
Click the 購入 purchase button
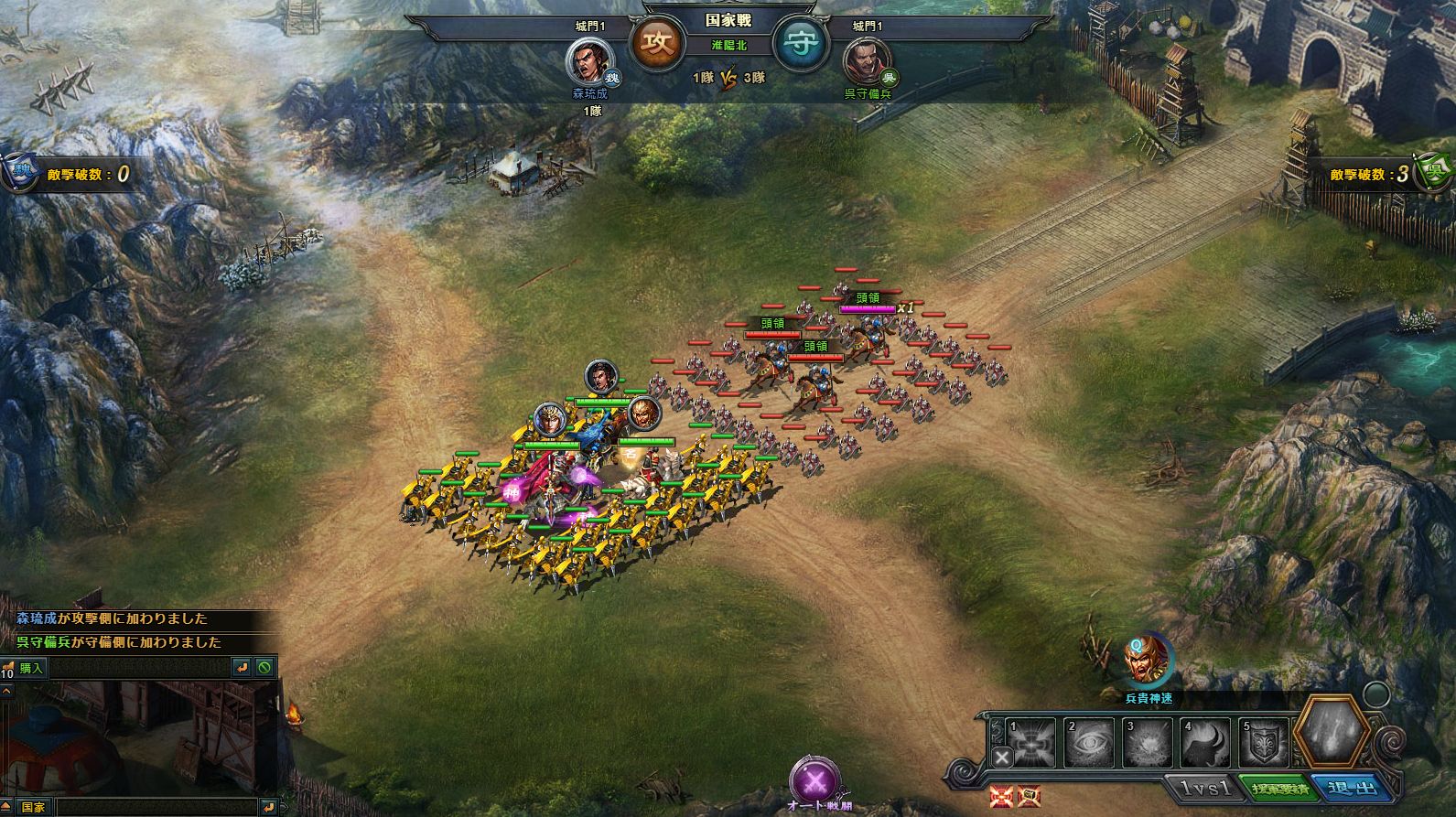point(31,668)
